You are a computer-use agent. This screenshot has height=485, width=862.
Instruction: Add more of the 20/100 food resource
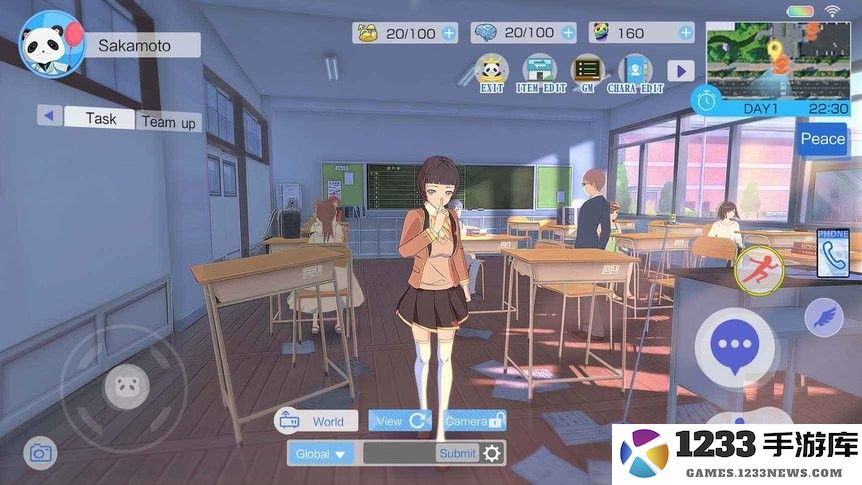(x=448, y=33)
